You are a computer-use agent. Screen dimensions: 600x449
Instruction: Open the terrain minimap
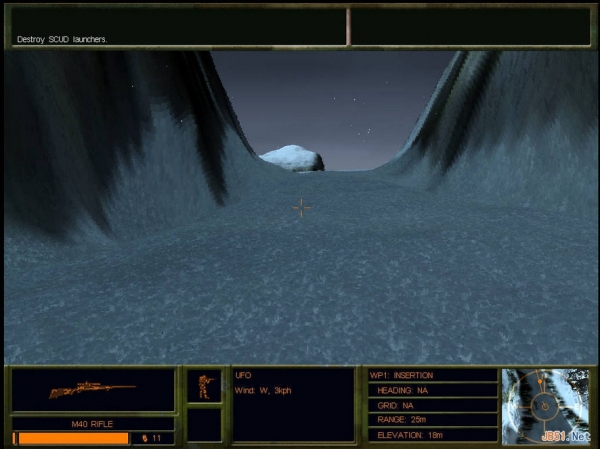[547, 405]
